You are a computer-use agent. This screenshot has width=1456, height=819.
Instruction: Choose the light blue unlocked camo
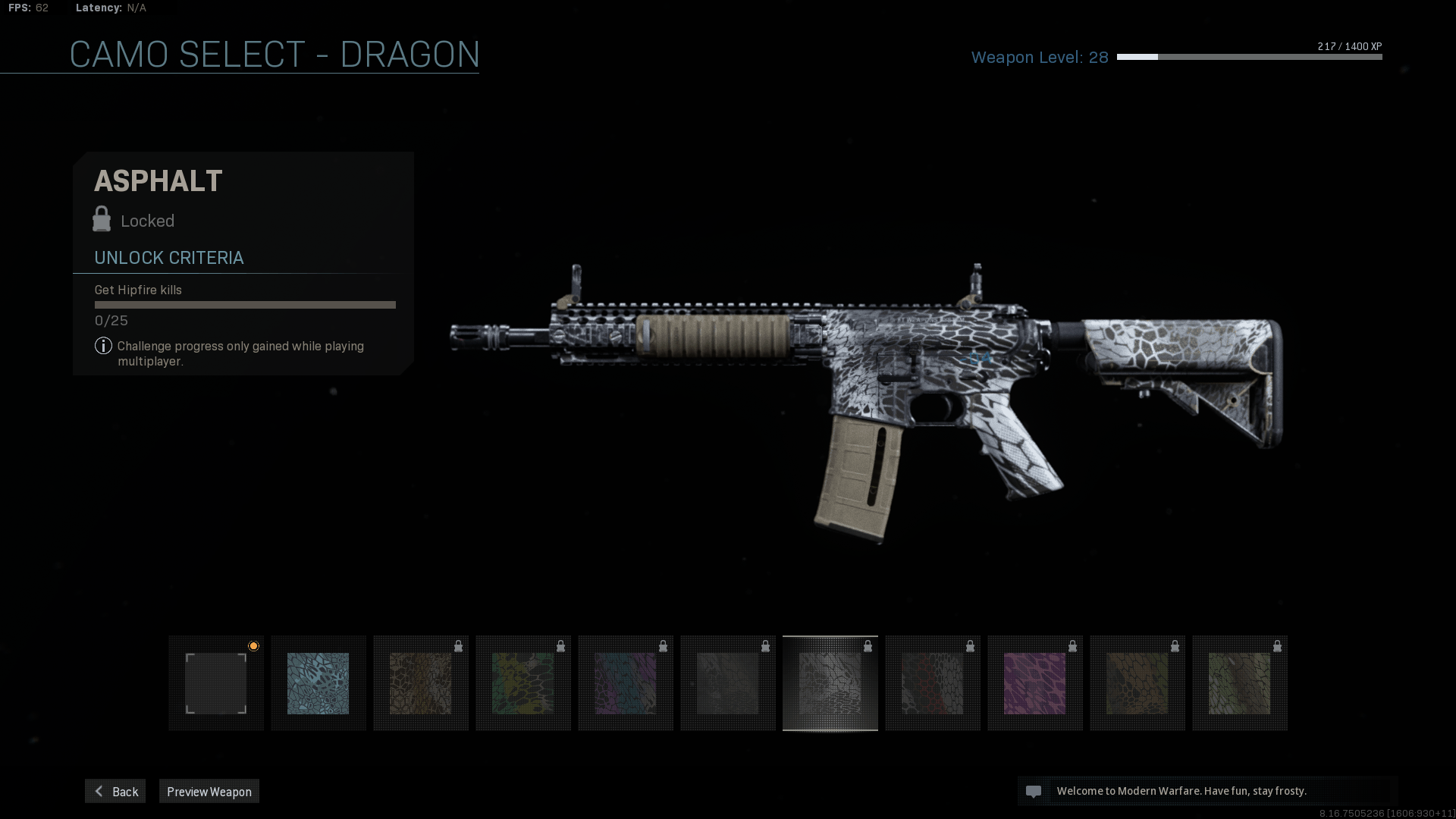[x=318, y=683]
